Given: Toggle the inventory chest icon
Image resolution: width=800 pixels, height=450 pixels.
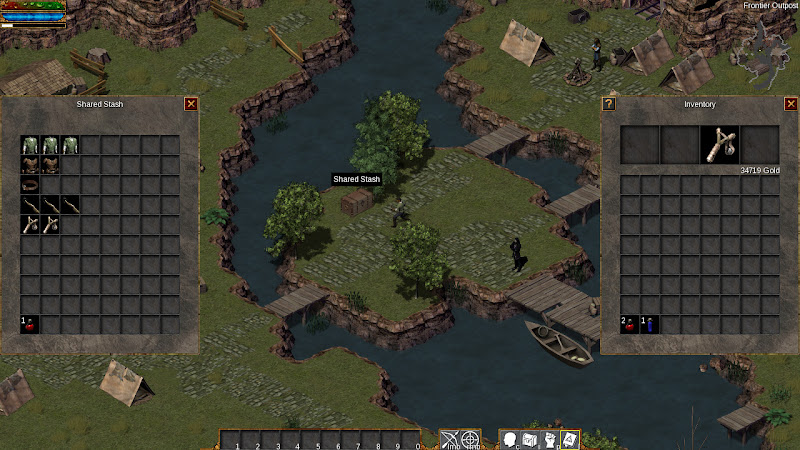Looking at the screenshot, I should [x=530, y=439].
